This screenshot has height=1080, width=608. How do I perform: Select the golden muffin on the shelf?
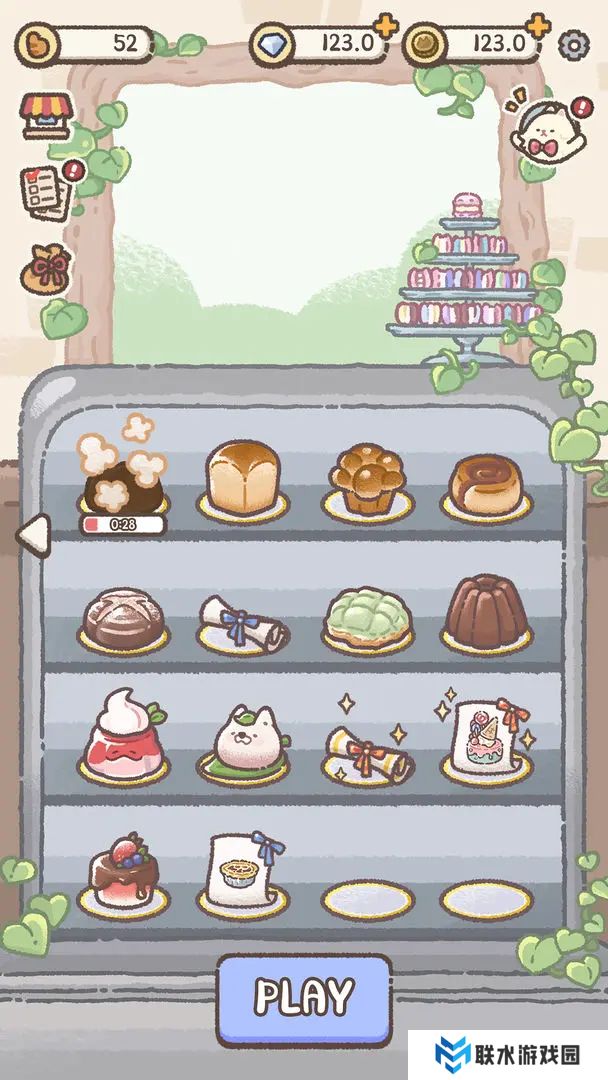(x=367, y=479)
